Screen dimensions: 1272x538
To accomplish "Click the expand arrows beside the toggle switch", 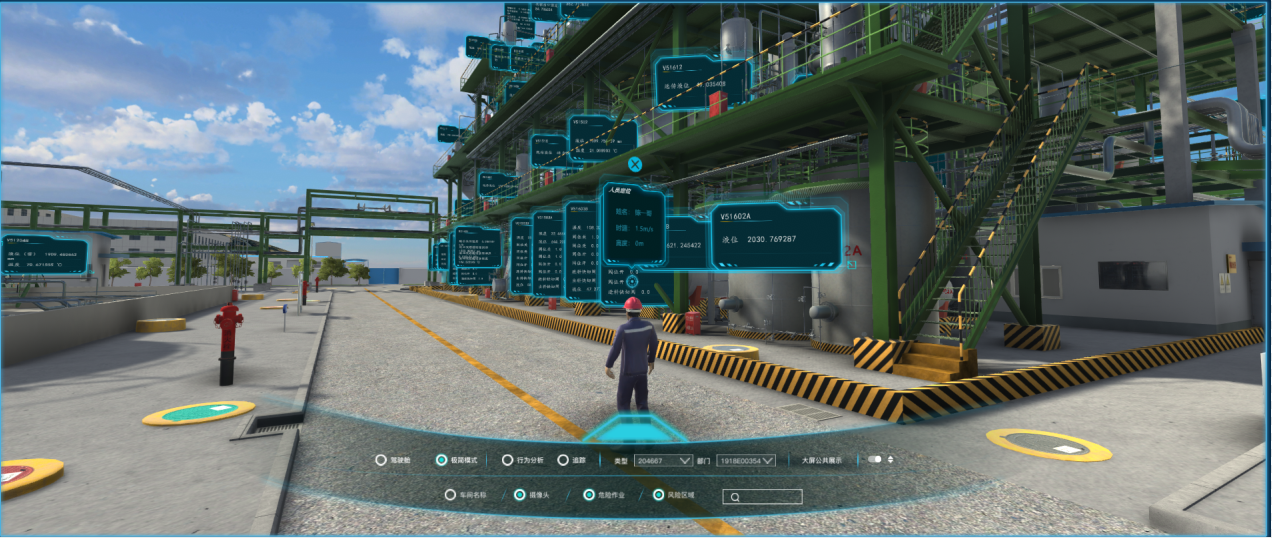I will click(x=890, y=460).
